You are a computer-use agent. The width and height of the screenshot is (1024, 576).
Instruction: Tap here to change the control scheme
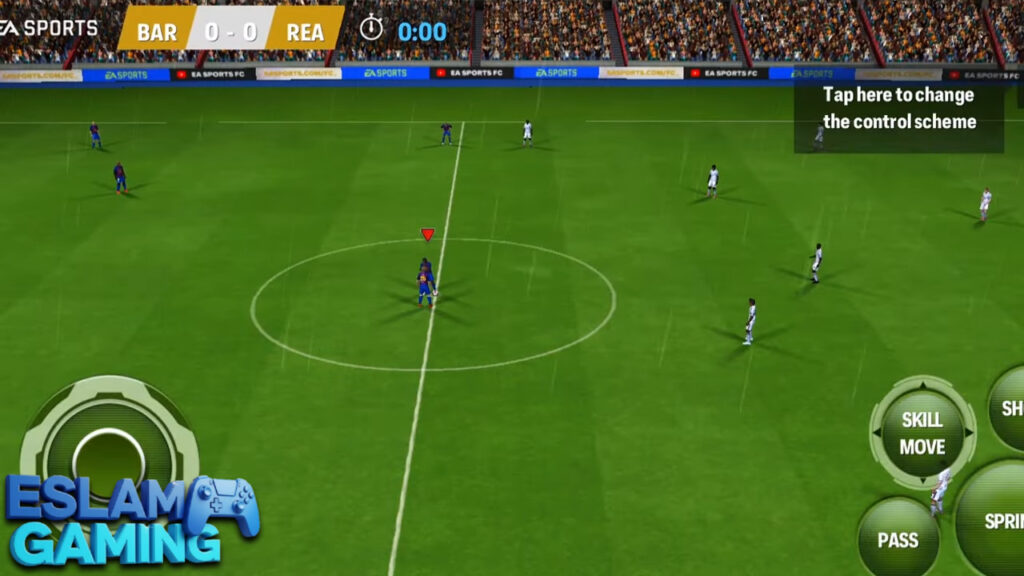(x=898, y=109)
